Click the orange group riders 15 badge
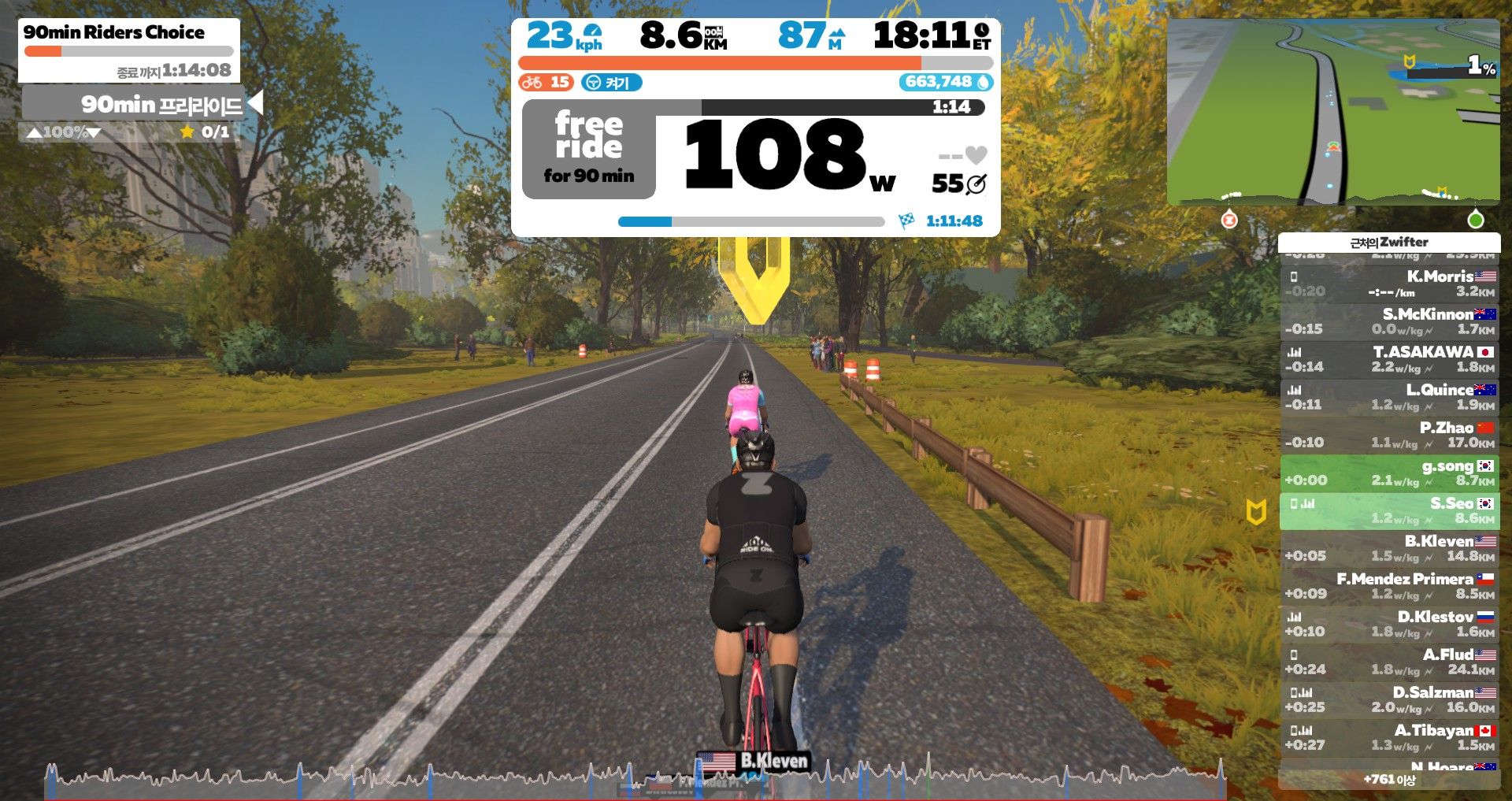1512x801 pixels. tap(546, 83)
